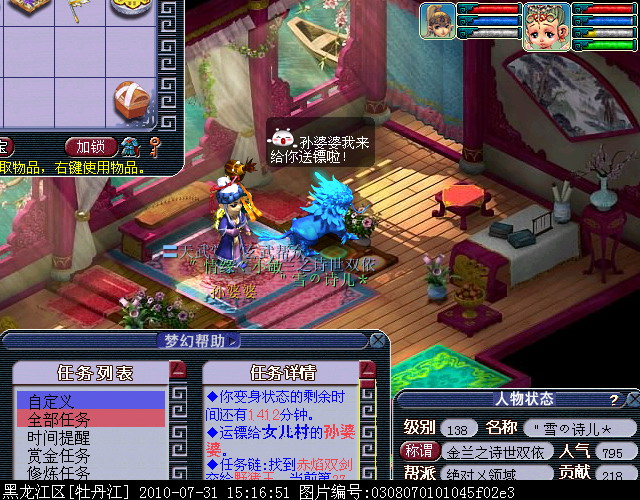The height and width of the screenshot is (500, 640).
Task: Open the pet portrait with brown hair
Action: coord(435,20)
